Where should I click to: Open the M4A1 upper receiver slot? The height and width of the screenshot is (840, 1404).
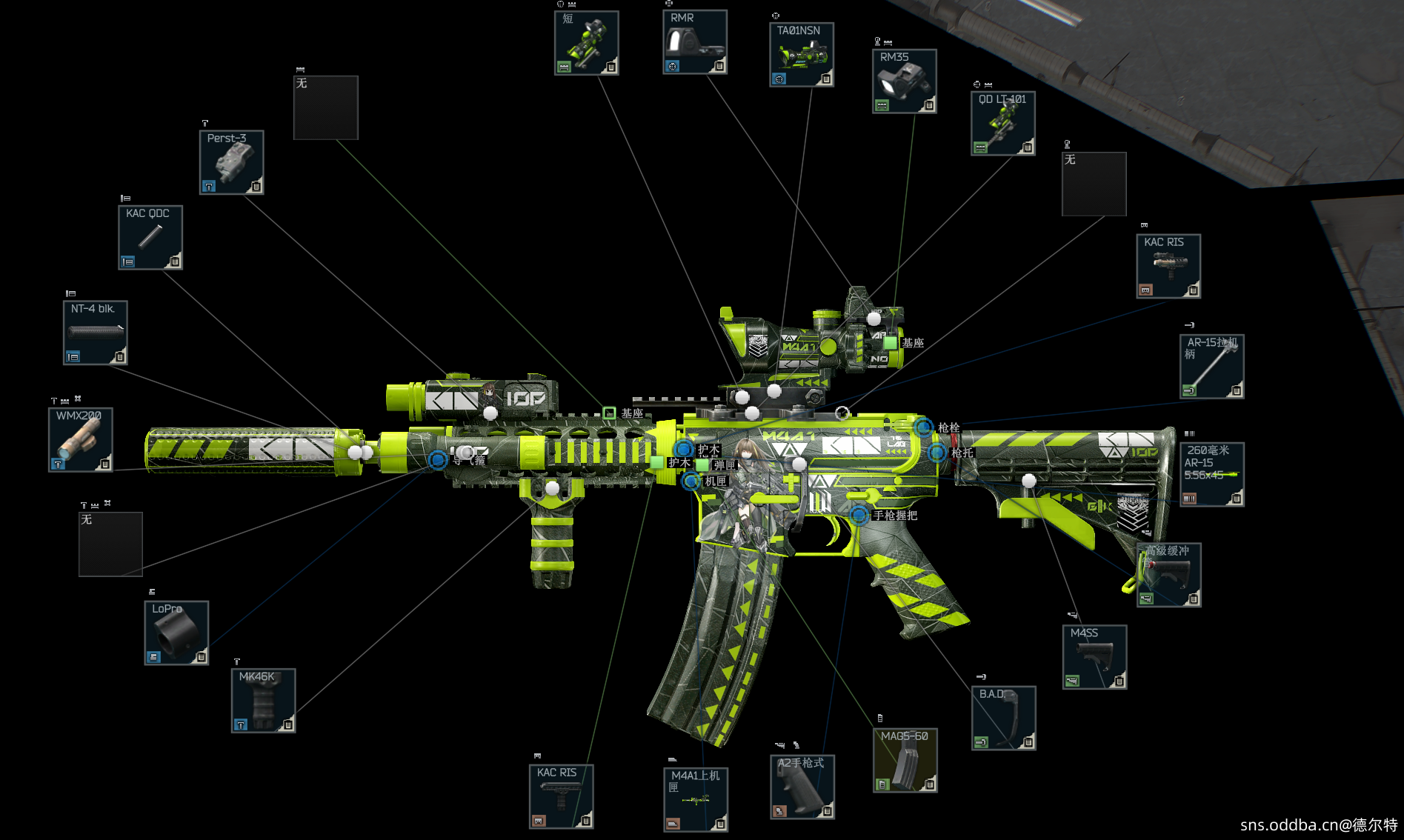coord(696,800)
